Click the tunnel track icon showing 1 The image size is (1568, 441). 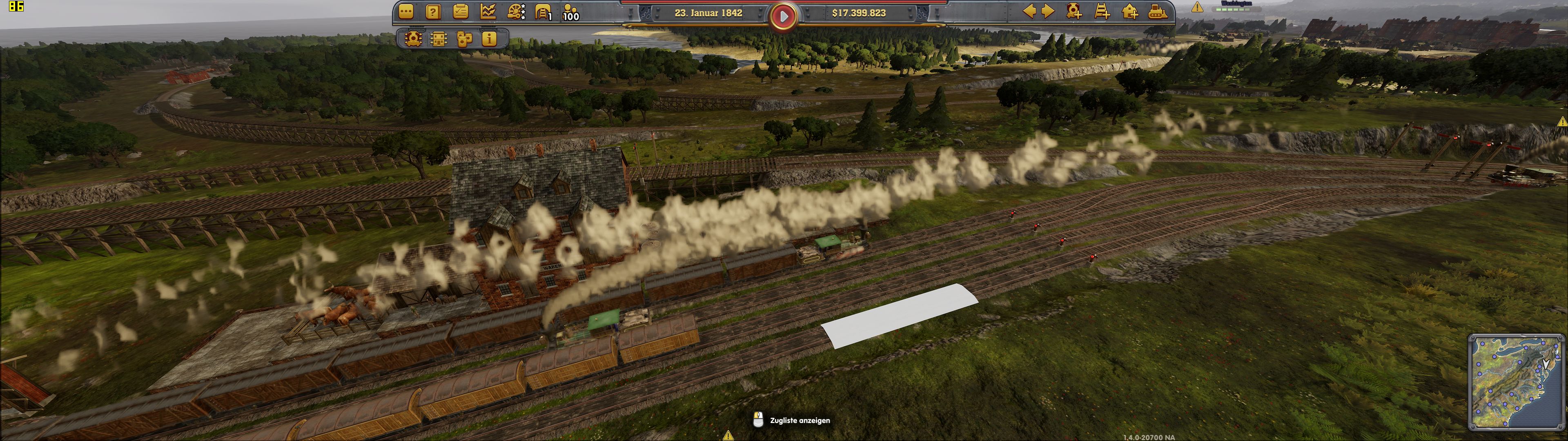(x=543, y=11)
